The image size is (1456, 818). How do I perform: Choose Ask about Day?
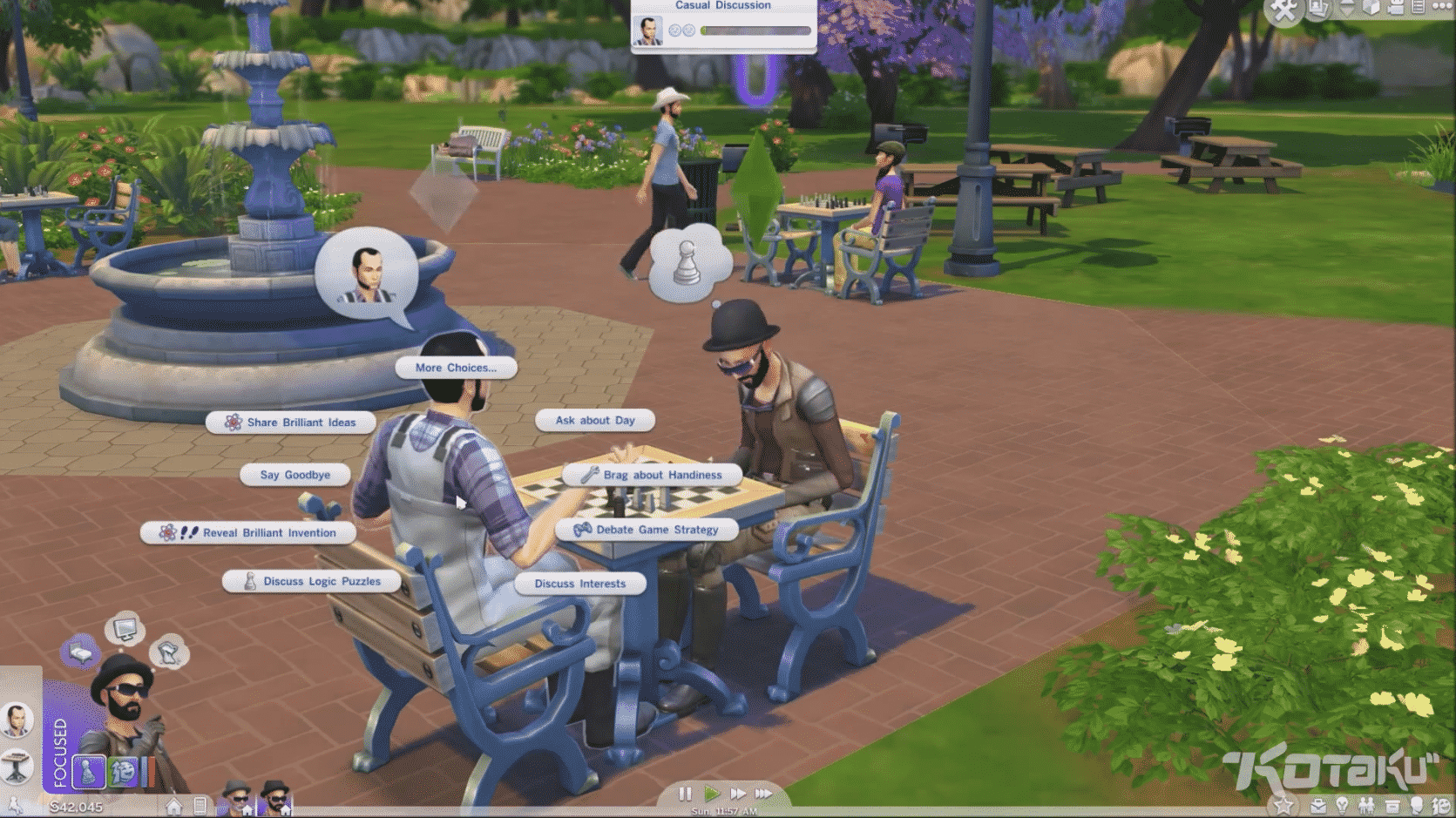(x=595, y=420)
